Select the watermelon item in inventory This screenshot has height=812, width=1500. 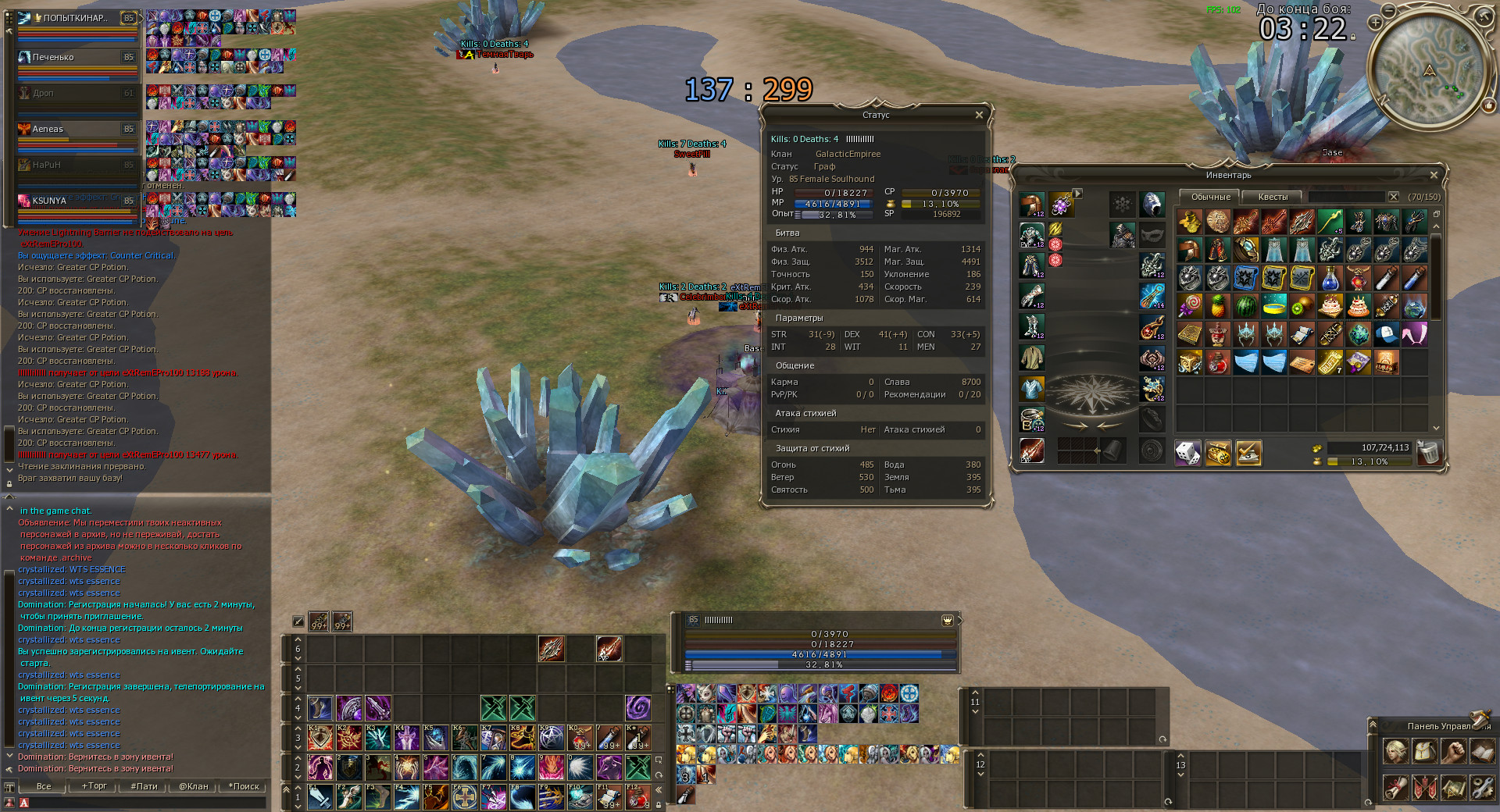tap(1246, 306)
